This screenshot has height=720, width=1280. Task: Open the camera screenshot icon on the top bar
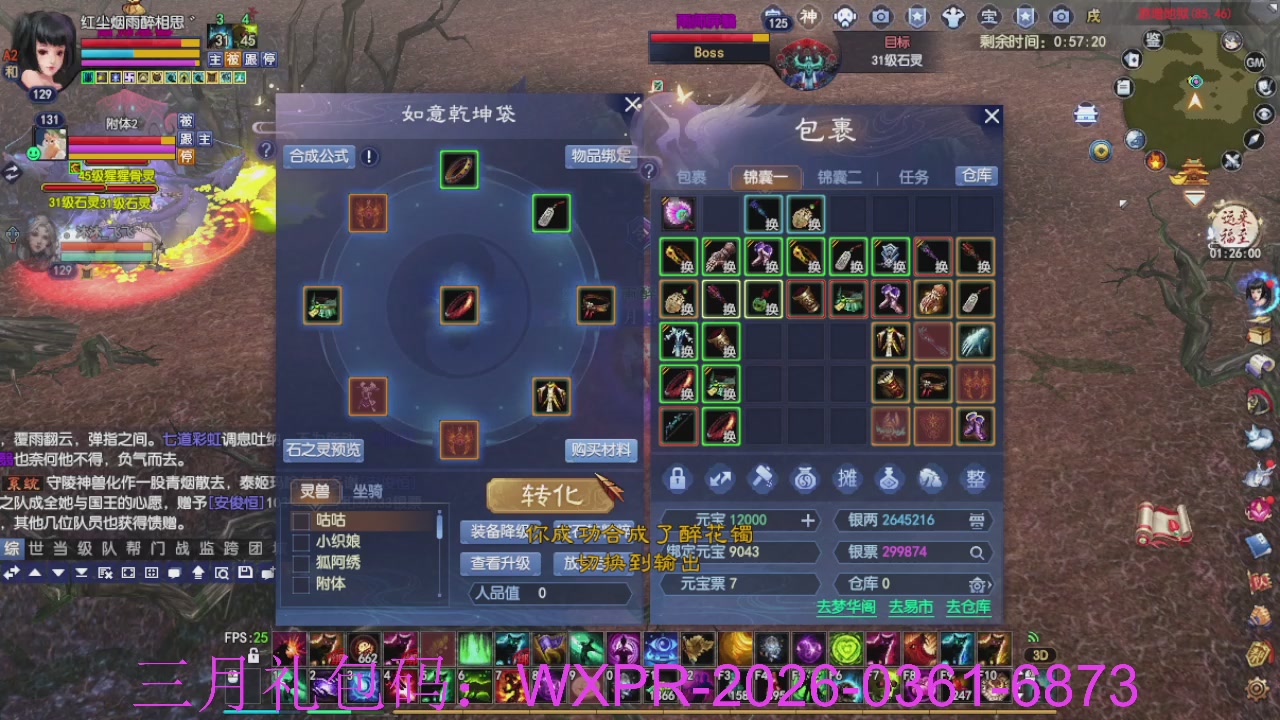coord(879,16)
